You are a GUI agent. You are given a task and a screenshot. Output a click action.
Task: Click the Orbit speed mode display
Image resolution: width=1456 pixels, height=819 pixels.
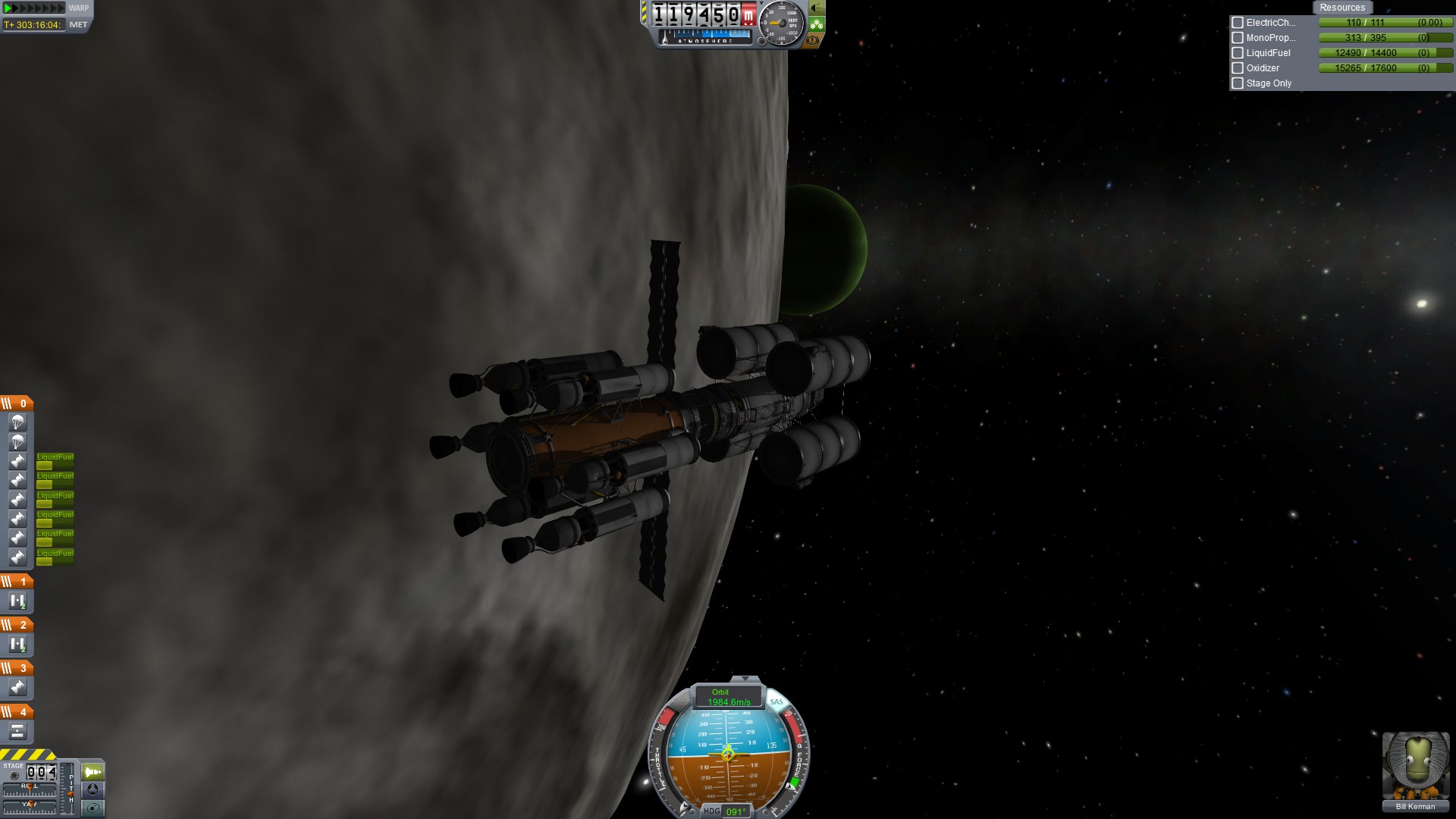(x=720, y=697)
